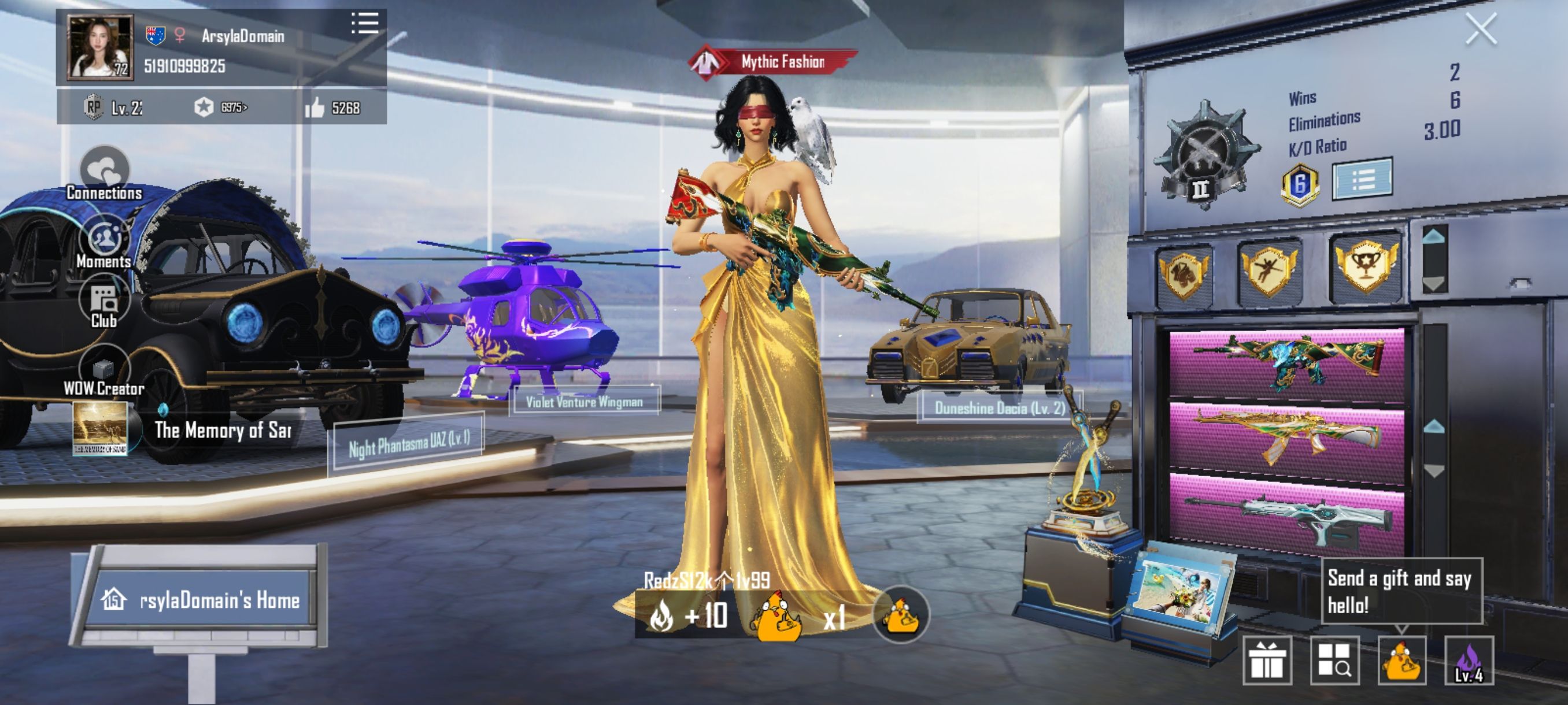Screen dimensions: 1568x705
Task: Send a chicken gift from bottom bar
Action: click(x=1401, y=661)
